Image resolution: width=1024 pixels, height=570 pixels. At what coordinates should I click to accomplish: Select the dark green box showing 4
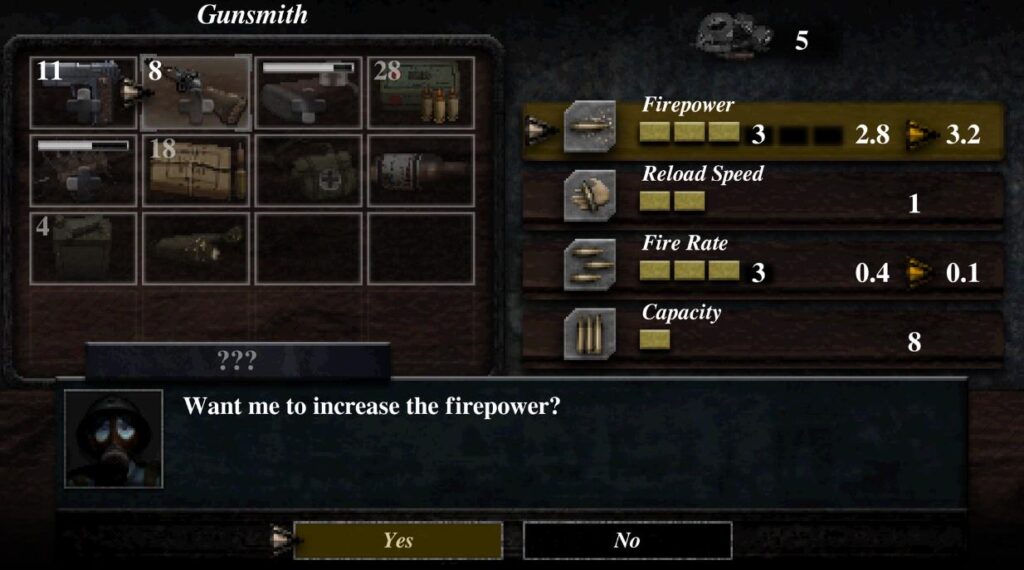(x=83, y=247)
